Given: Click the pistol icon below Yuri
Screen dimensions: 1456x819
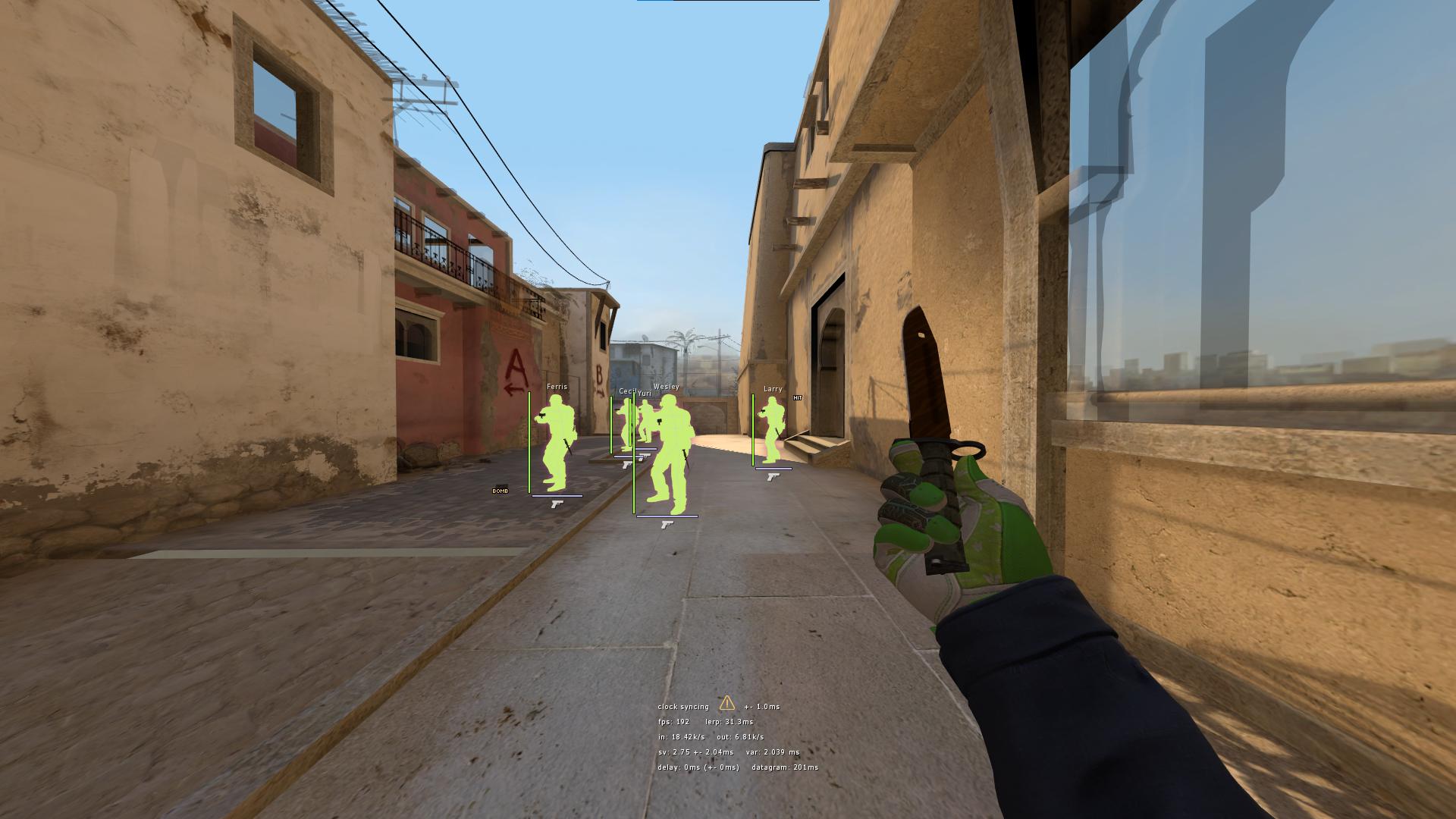Looking at the screenshot, I should pos(645,457).
